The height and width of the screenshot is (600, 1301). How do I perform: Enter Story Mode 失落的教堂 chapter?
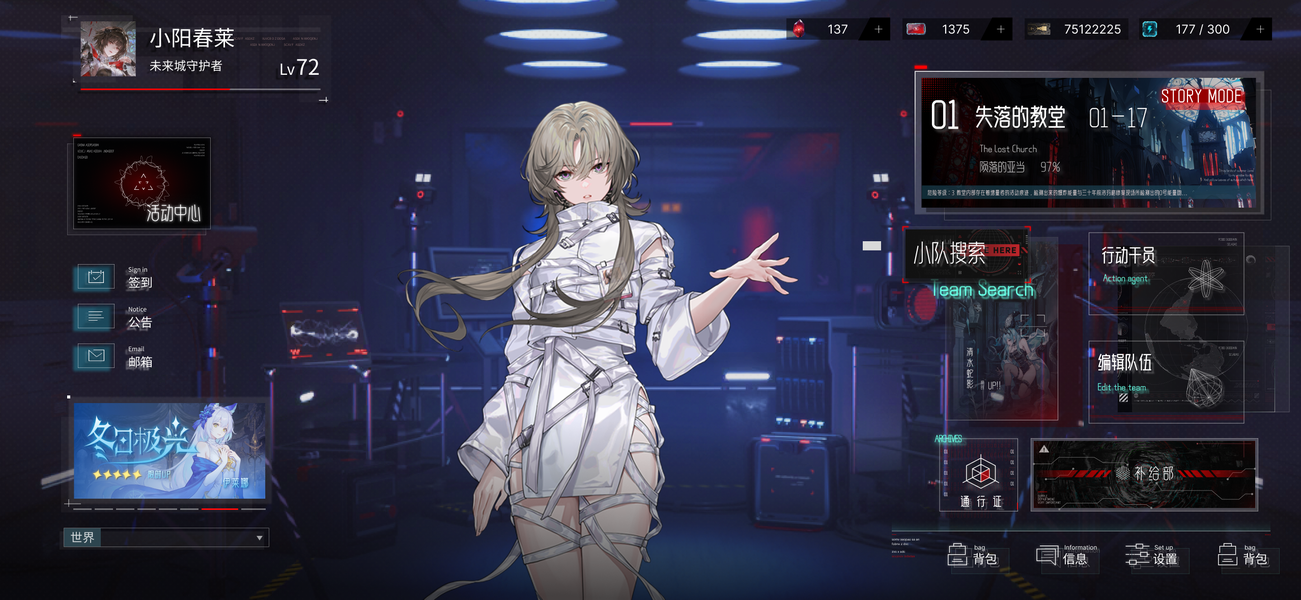pos(1087,140)
